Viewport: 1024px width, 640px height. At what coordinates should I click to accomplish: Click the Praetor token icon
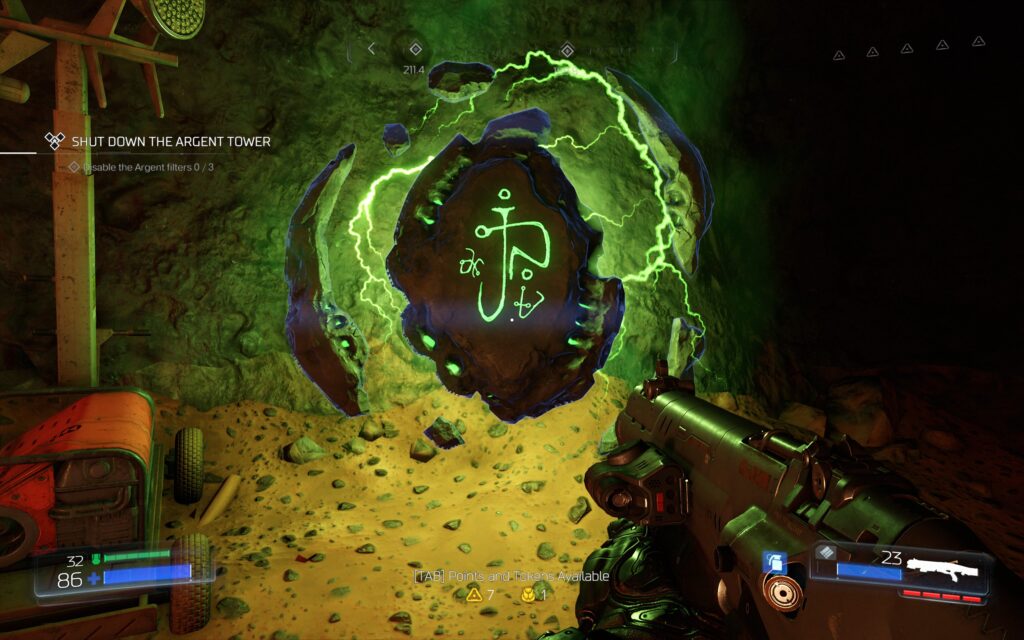[526, 595]
